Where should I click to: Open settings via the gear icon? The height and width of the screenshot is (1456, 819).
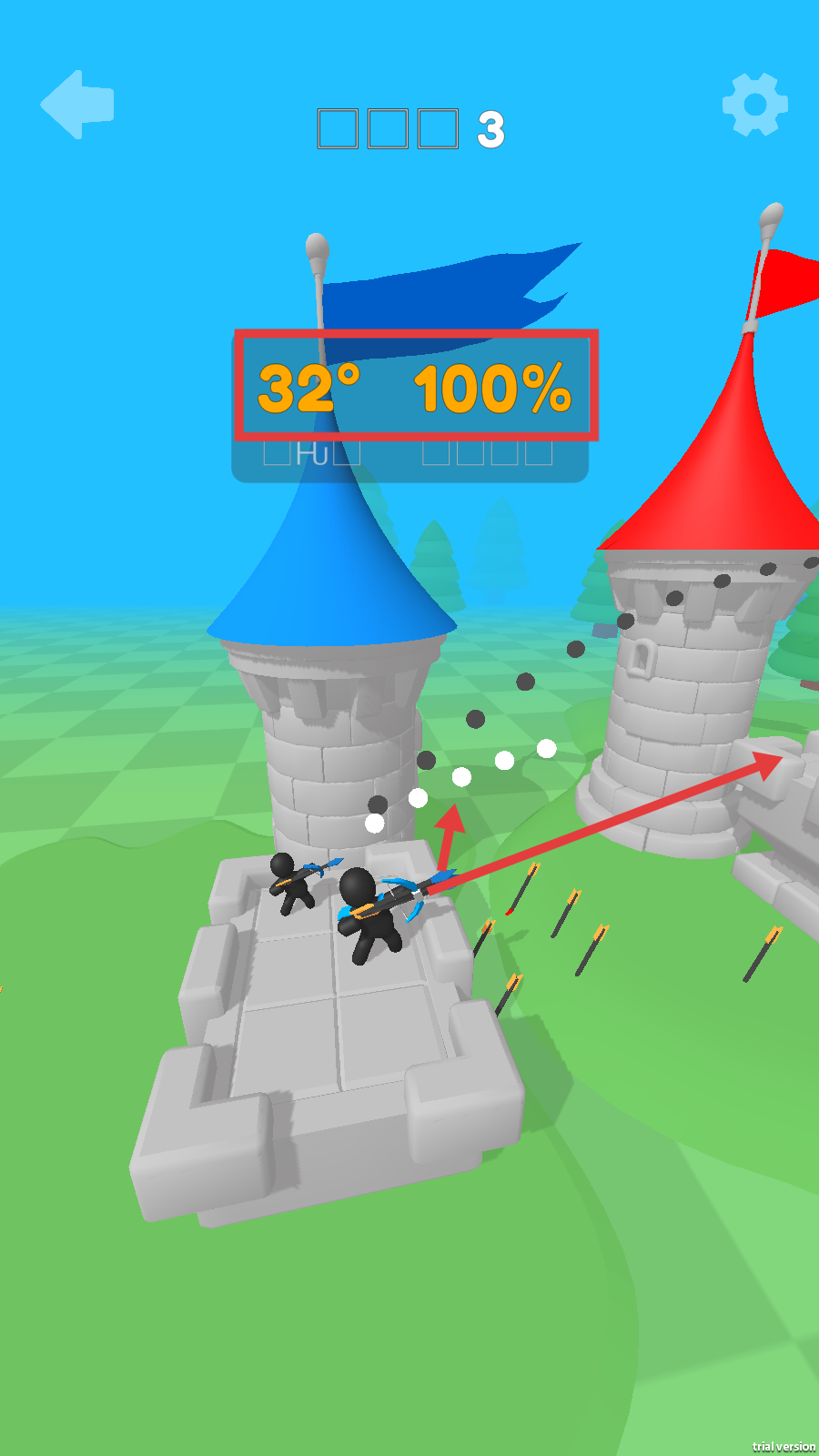tap(754, 105)
